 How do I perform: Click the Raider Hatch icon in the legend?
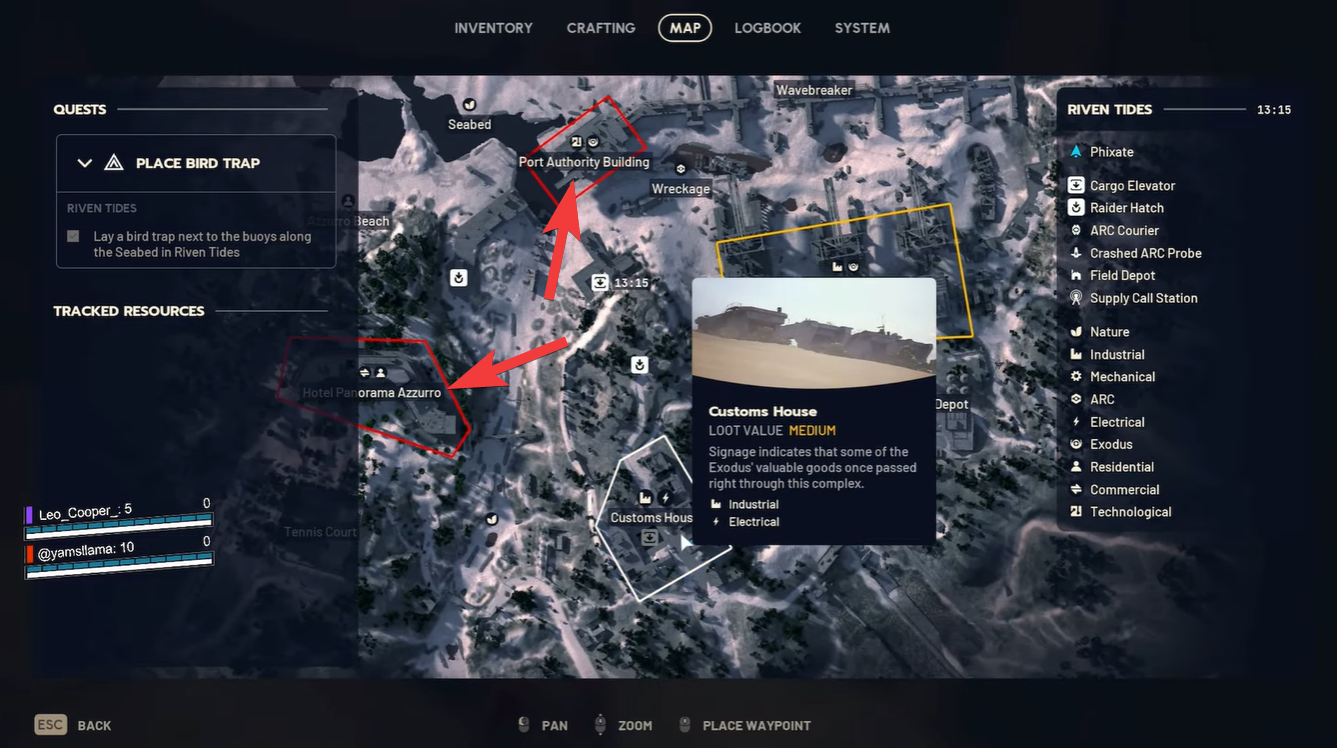point(1075,207)
